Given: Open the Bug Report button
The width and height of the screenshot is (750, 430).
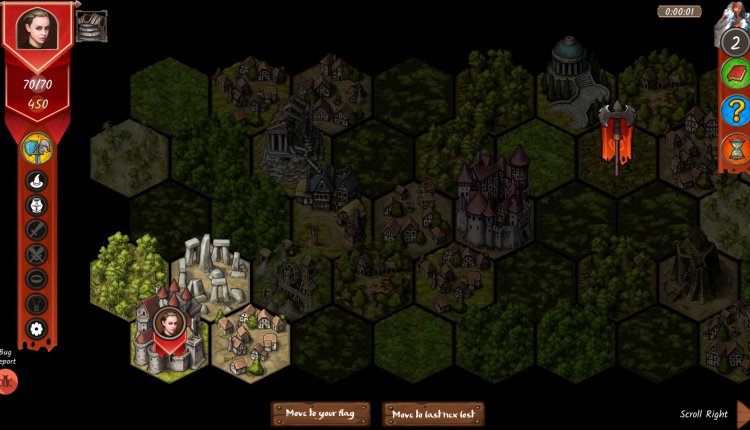Looking at the screenshot, I should tap(7, 381).
